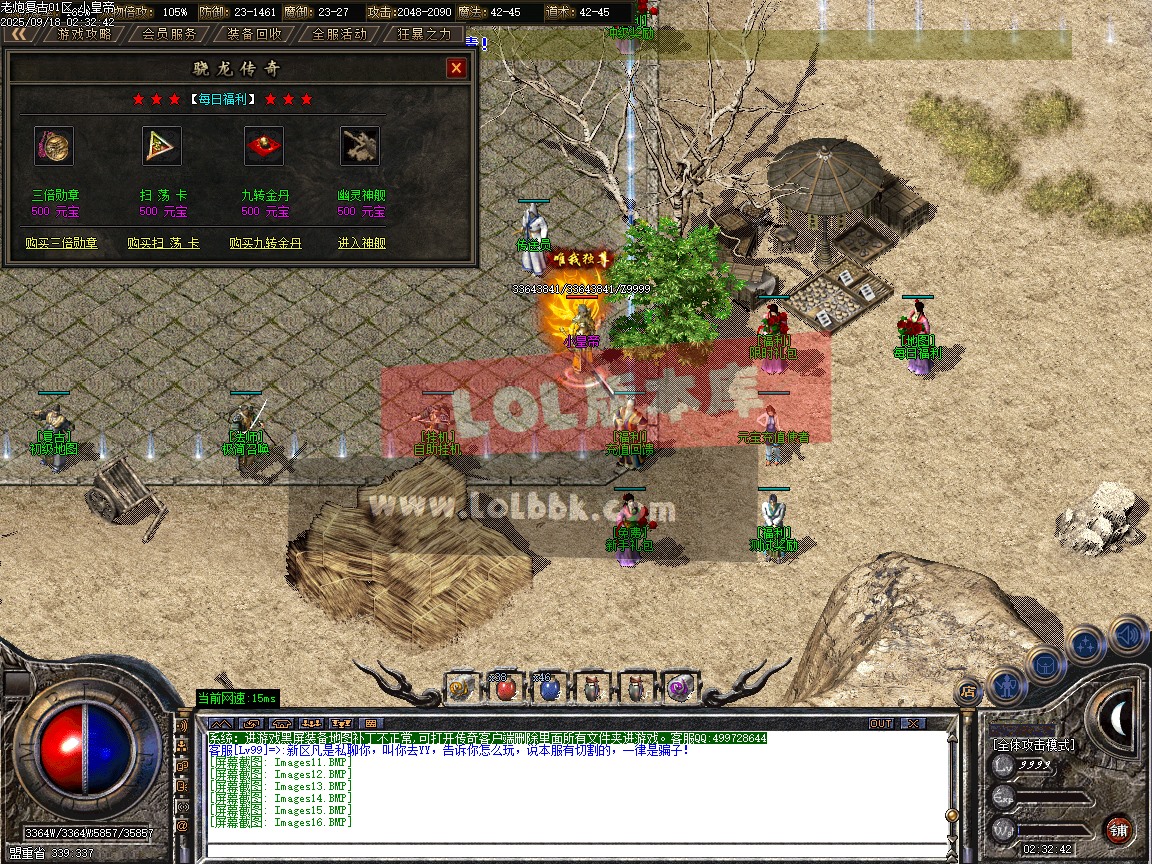
Task: Select the 装备回收 equipment recycling tab
Action: tap(254, 33)
